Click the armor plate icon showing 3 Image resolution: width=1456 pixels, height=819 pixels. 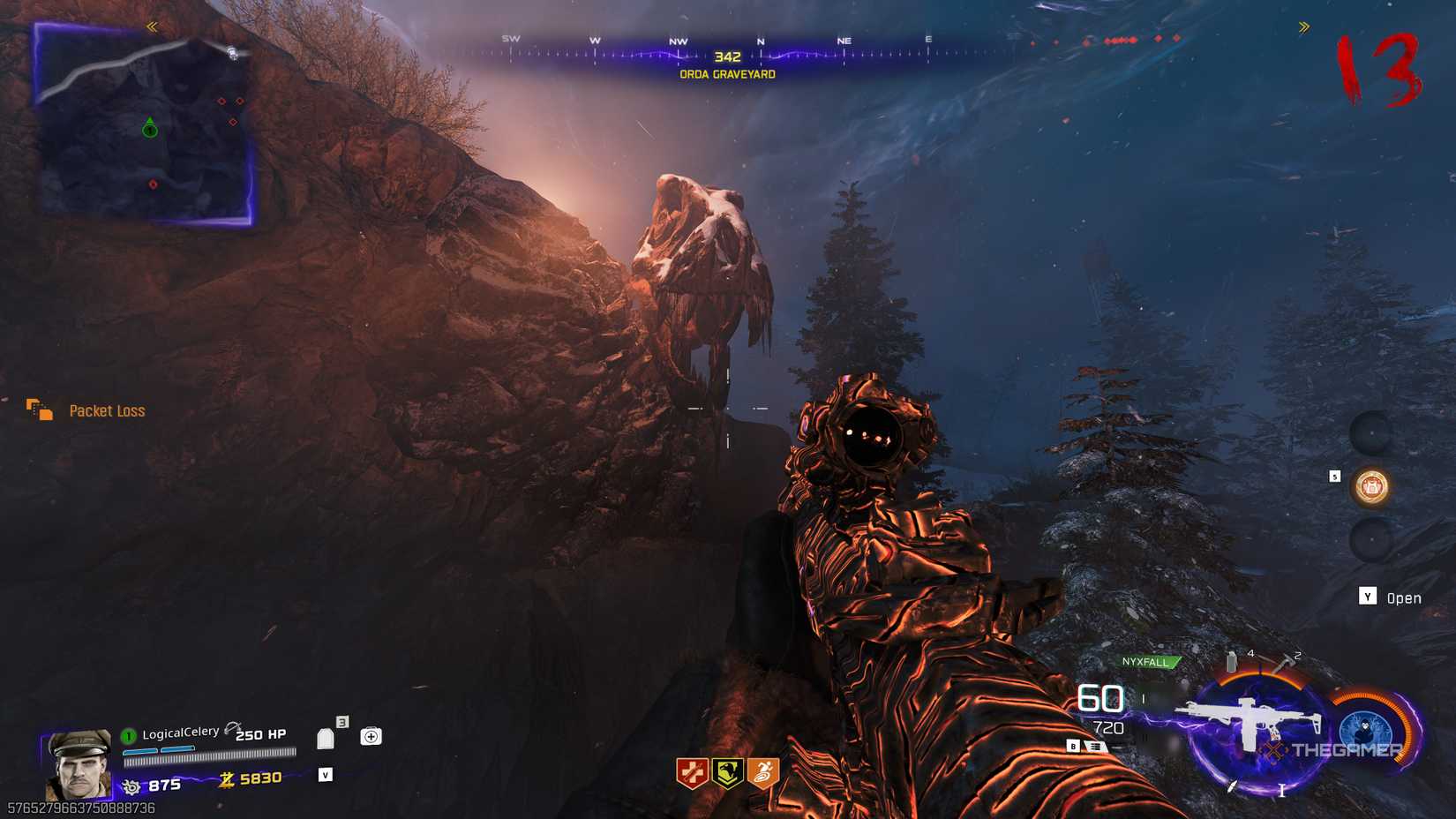point(326,737)
